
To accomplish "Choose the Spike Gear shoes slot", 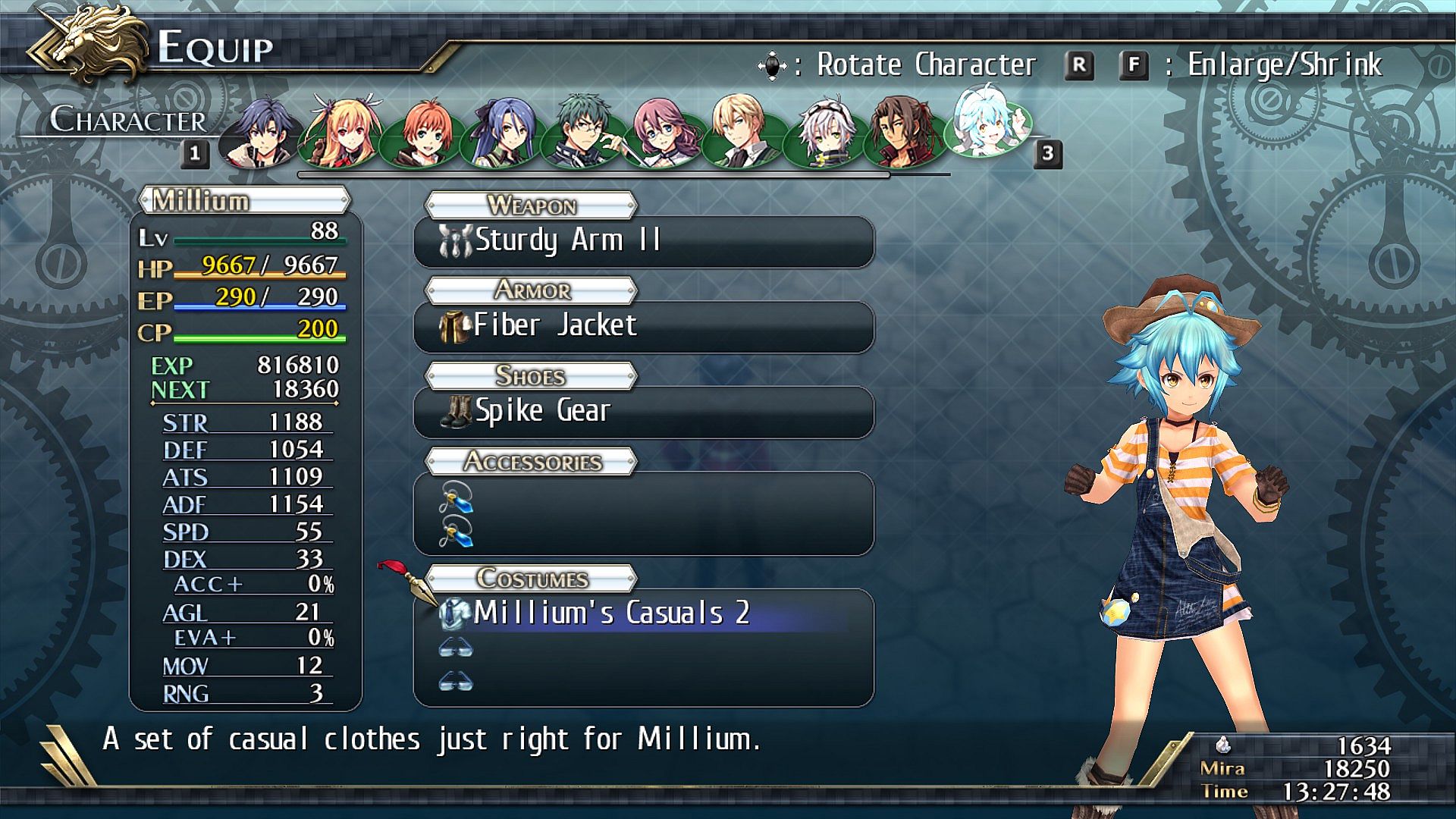I will 643,412.
